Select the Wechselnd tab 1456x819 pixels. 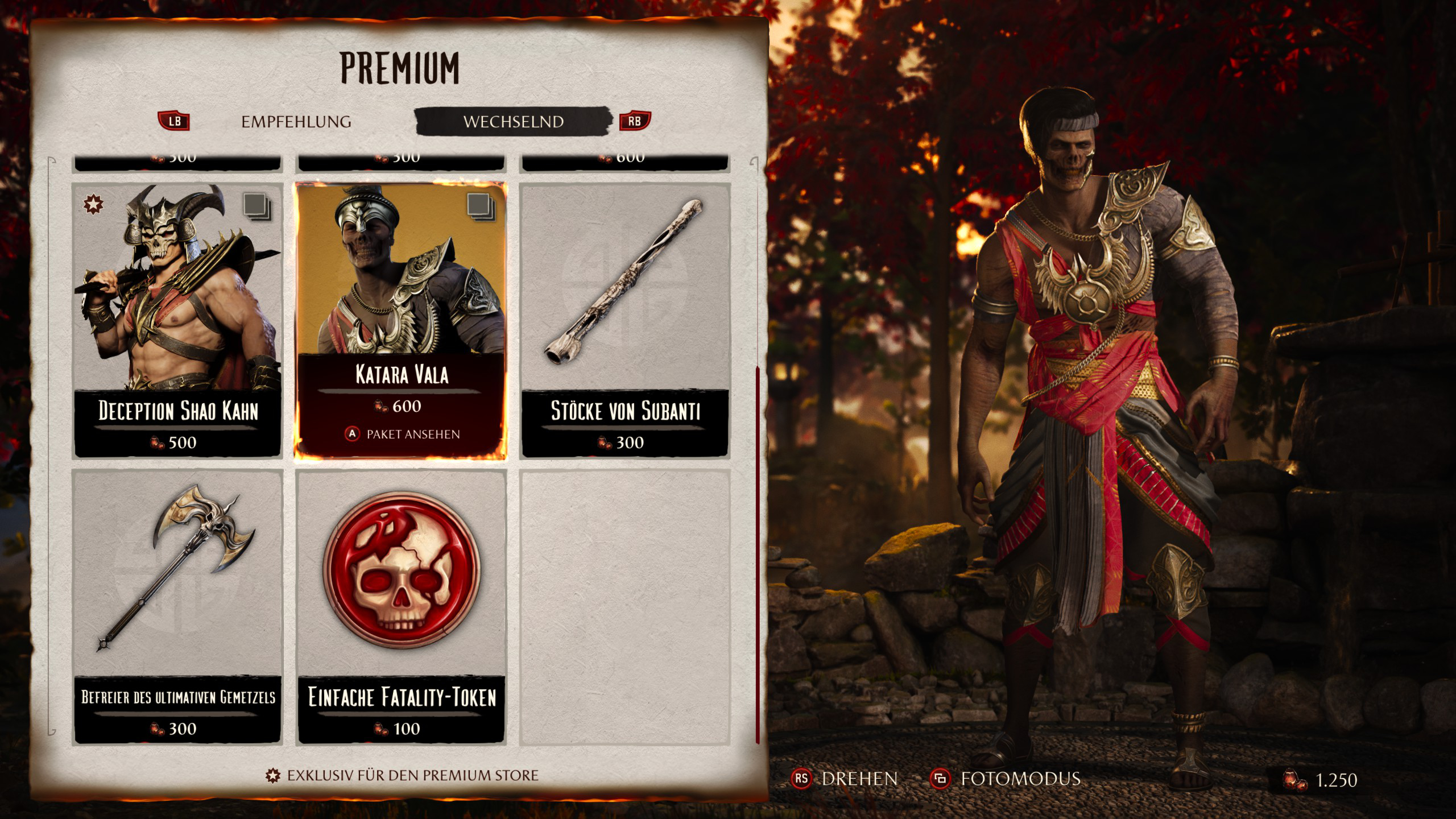click(x=513, y=122)
